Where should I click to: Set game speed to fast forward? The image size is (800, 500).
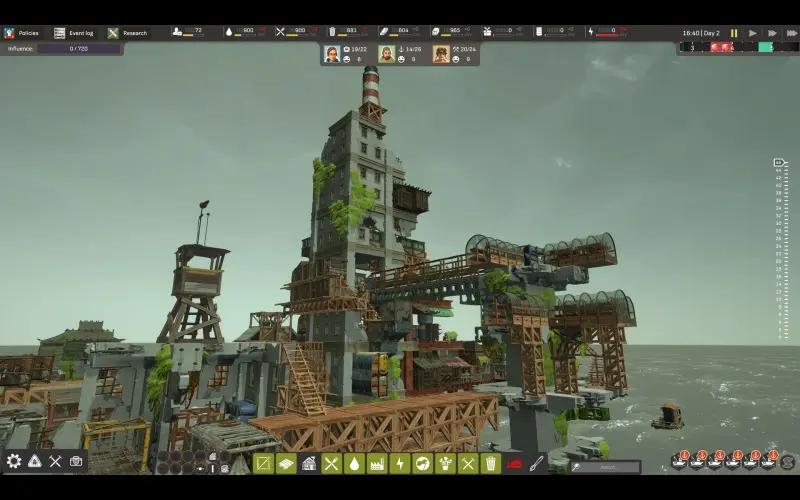click(x=770, y=33)
